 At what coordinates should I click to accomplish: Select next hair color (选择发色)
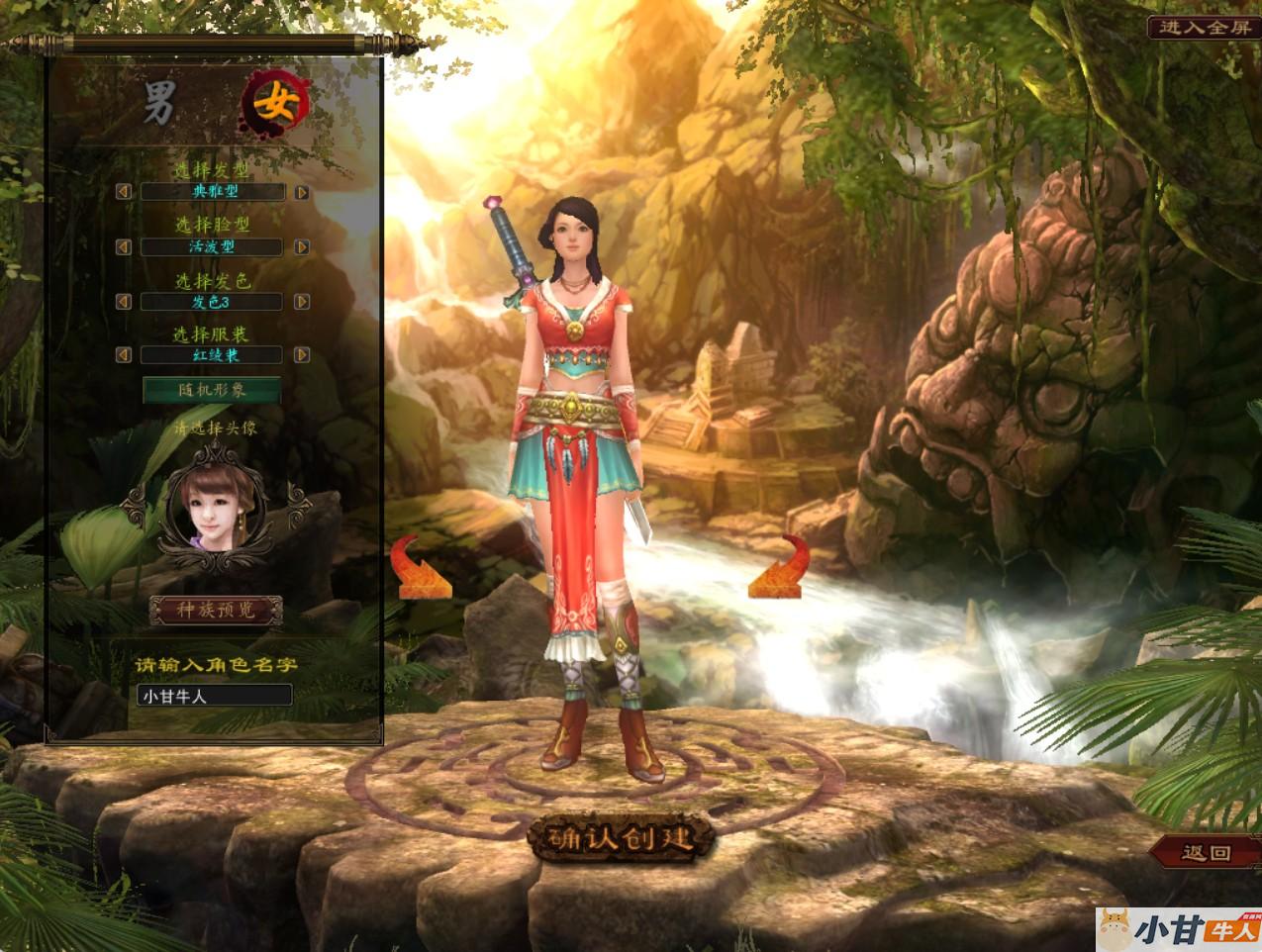point(302,301)
